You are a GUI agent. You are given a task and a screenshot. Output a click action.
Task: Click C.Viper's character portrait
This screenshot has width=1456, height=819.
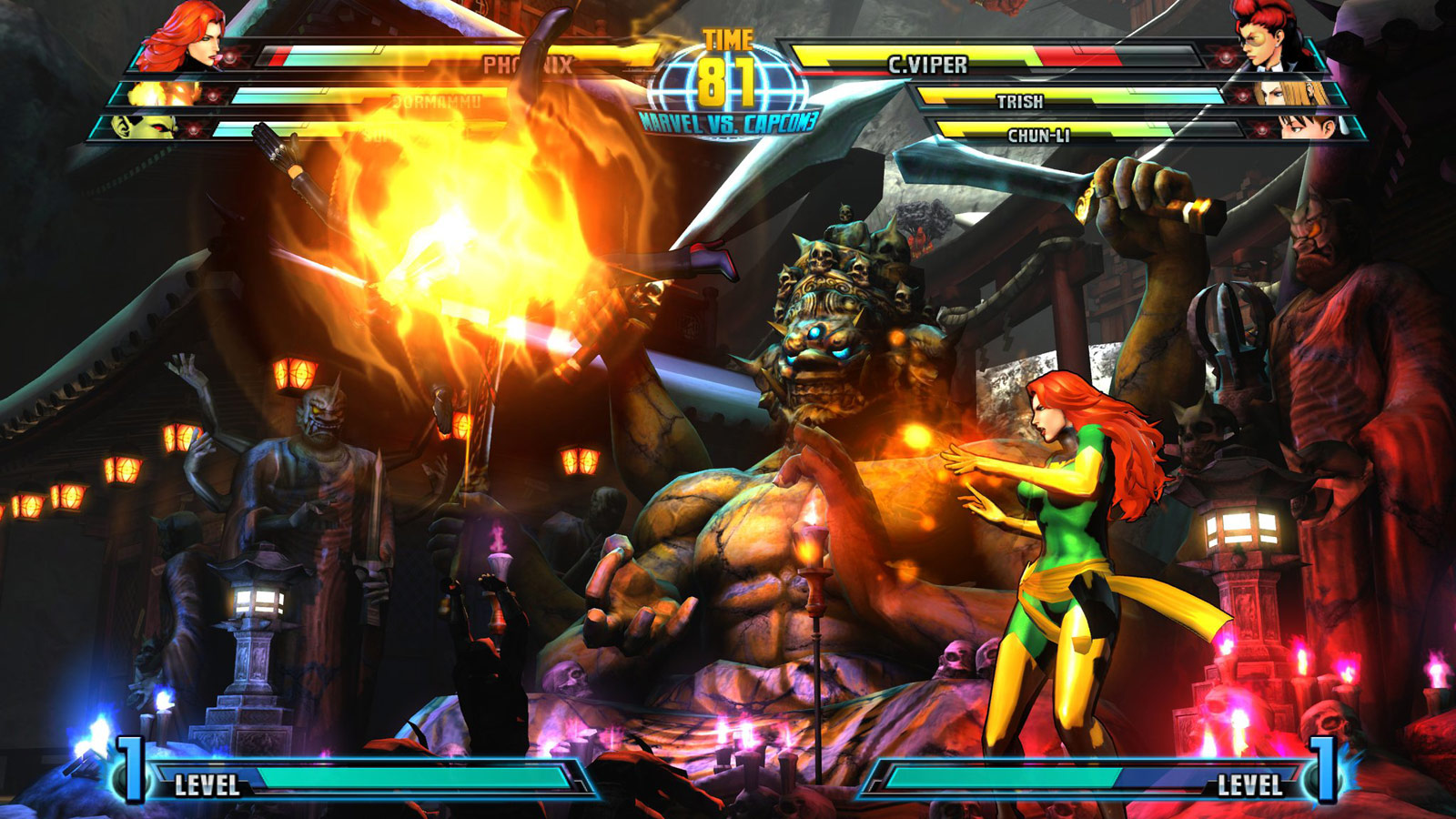click(1265, 41)
